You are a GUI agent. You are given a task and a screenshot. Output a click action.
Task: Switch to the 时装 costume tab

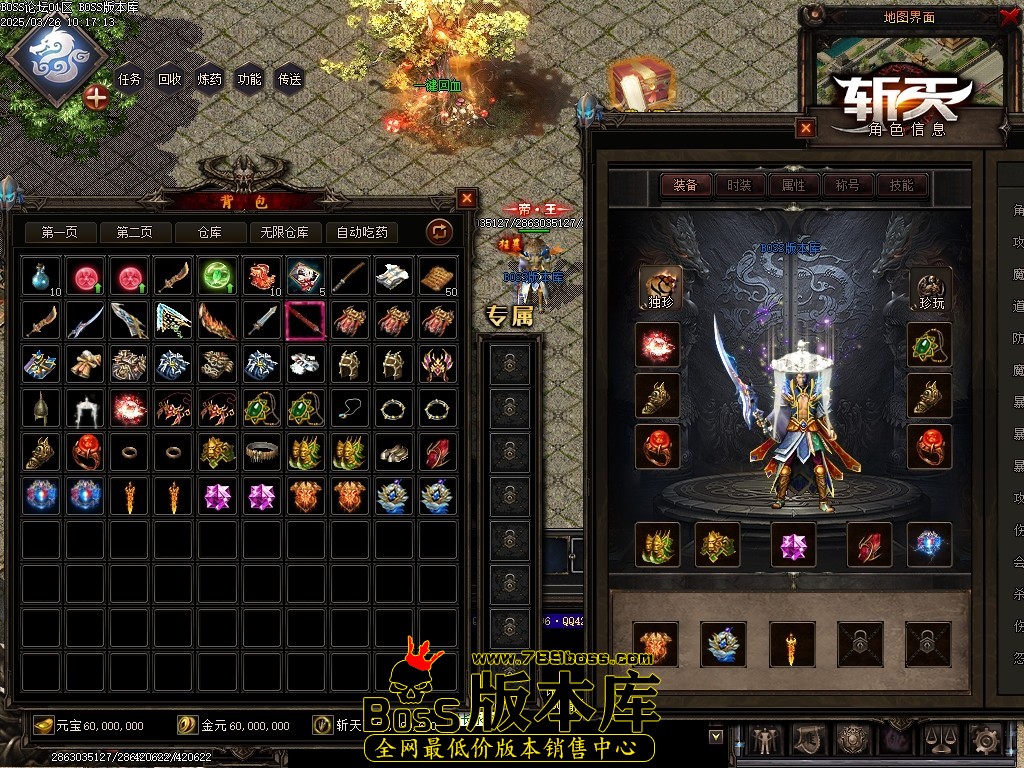(x=740, y=185)
